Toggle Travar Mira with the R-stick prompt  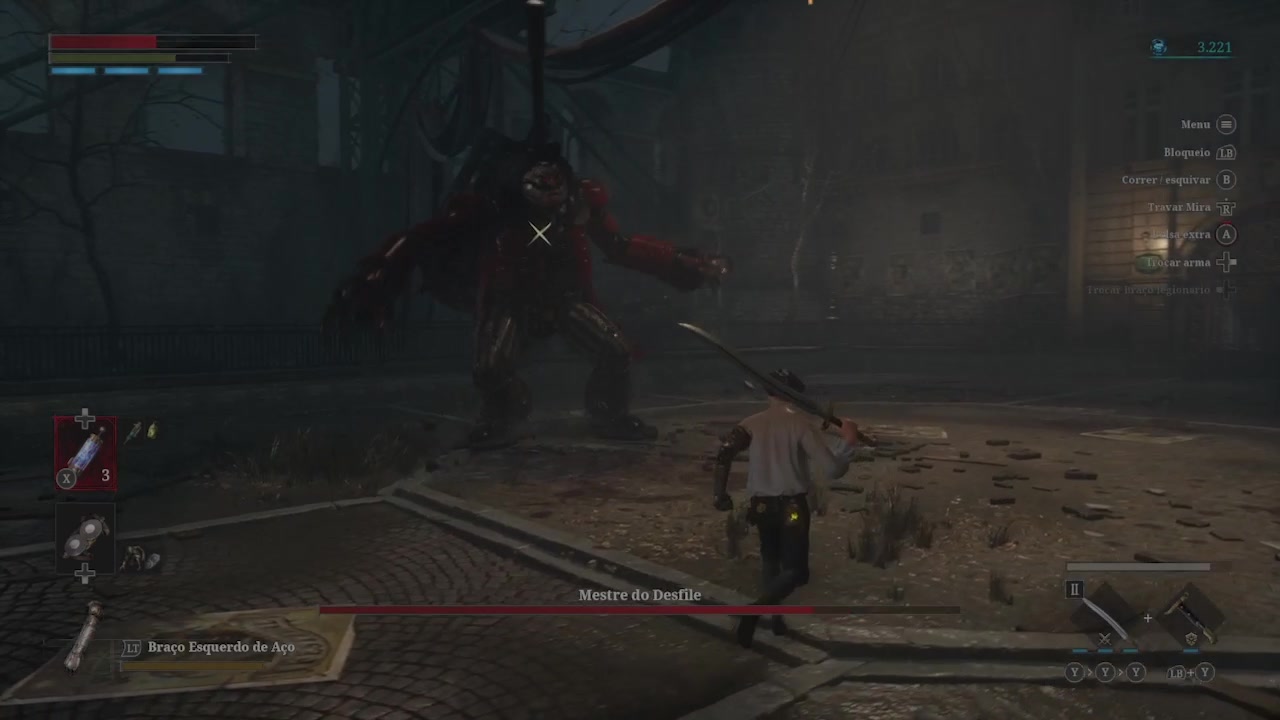[1226, 207]
